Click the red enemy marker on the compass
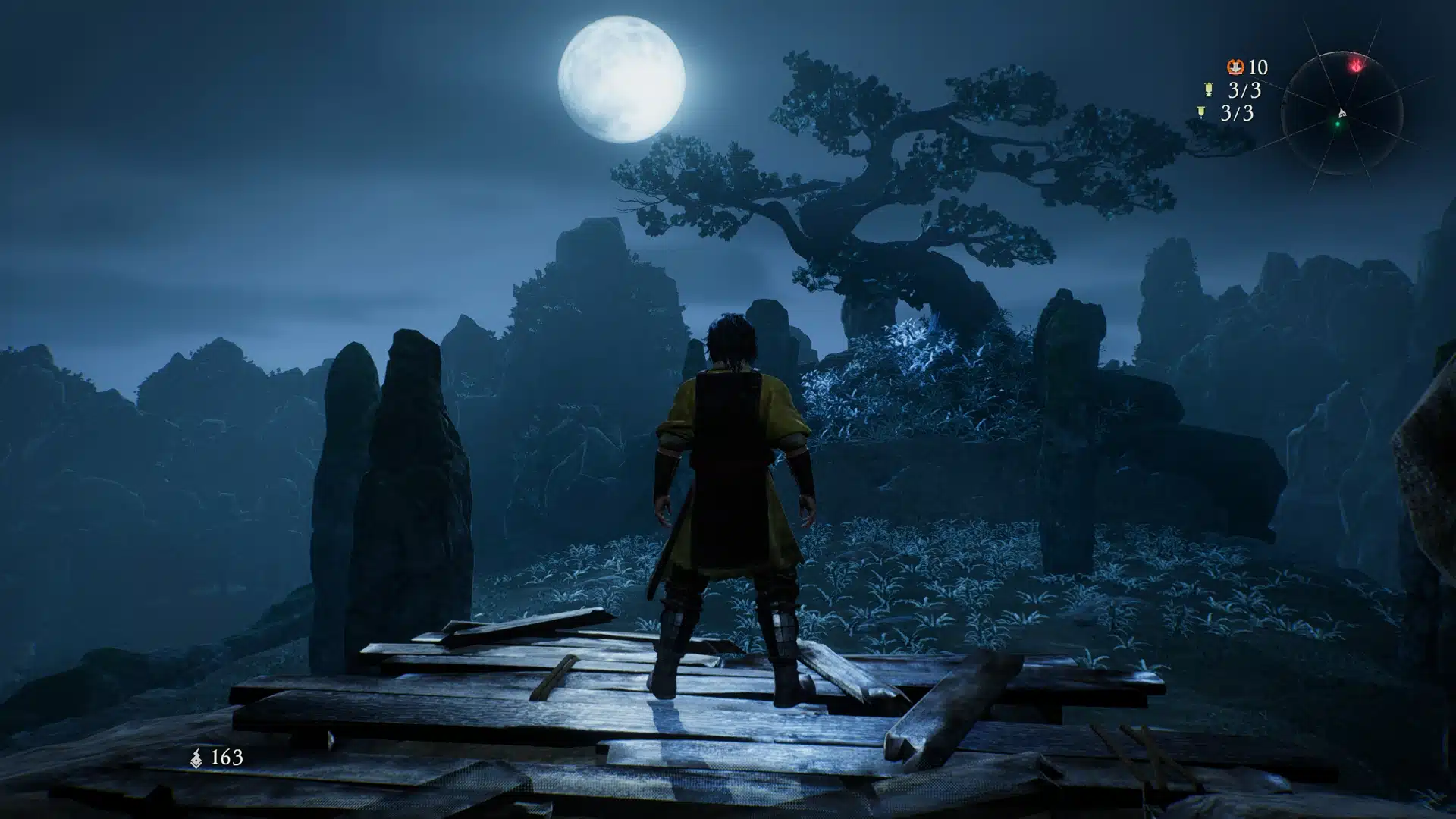 (1357, 64)
